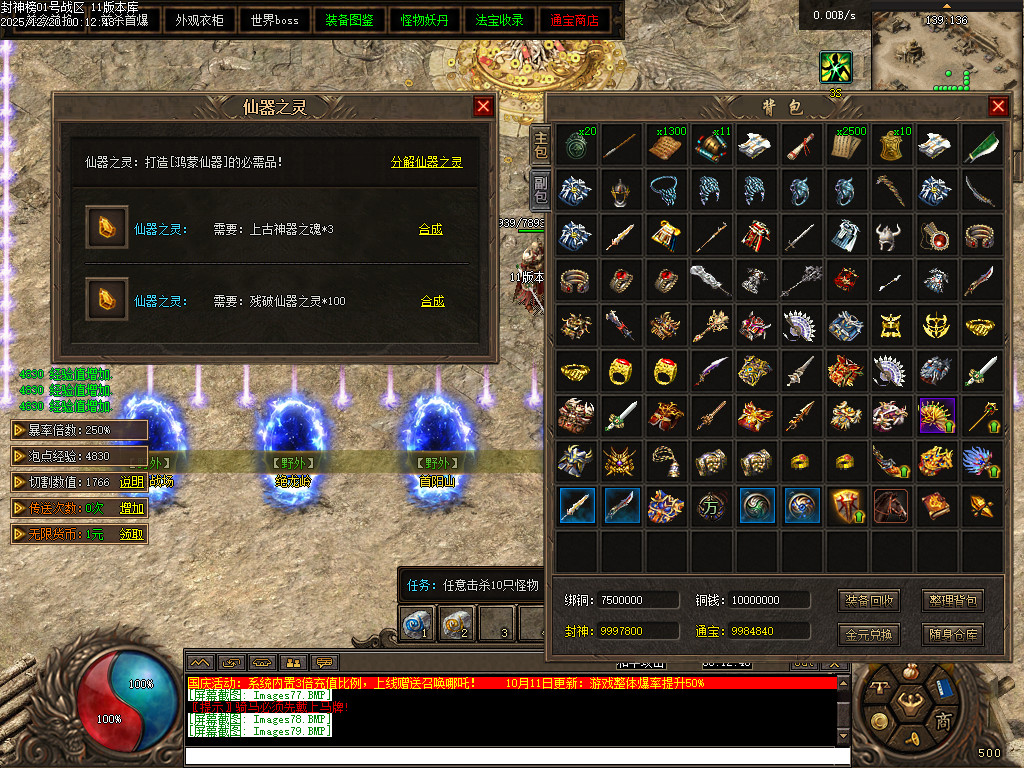
Task: Open the 世界boss menu
Action: click(275, 20)
